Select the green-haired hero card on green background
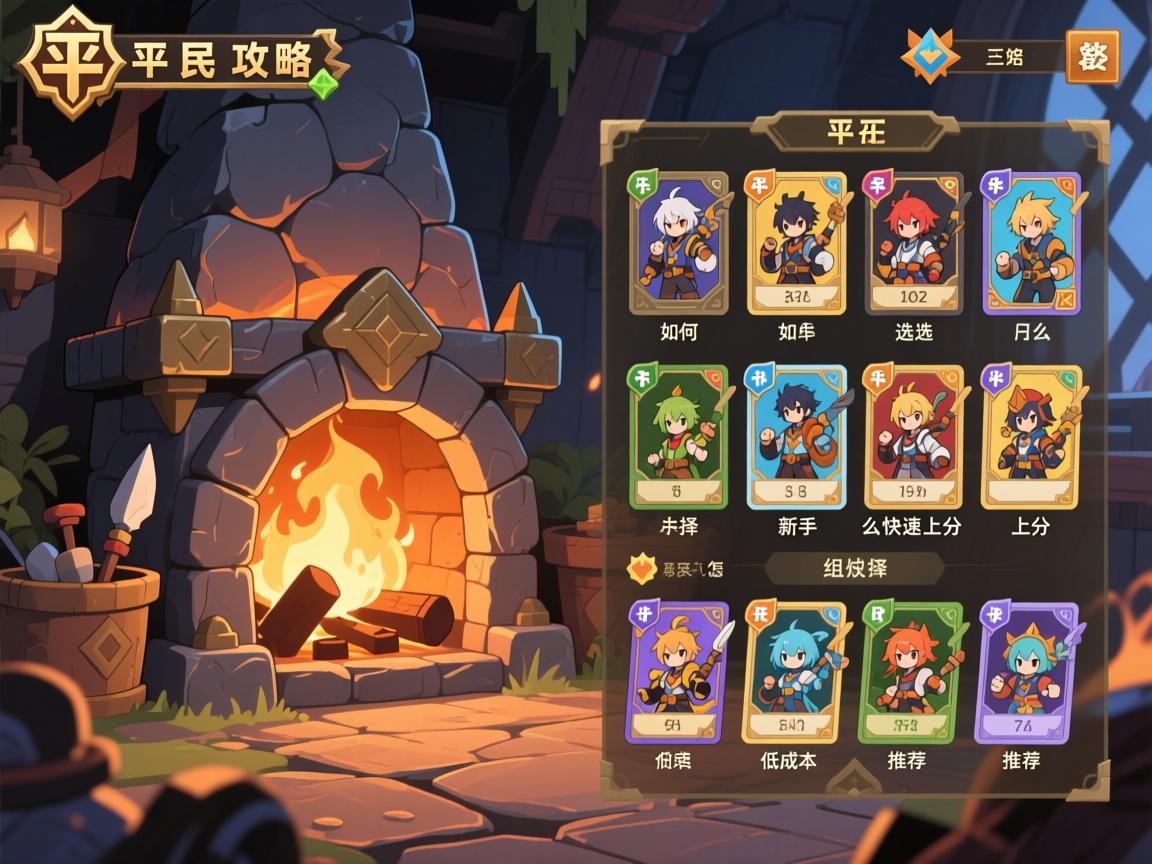 [x=678, y=437]
